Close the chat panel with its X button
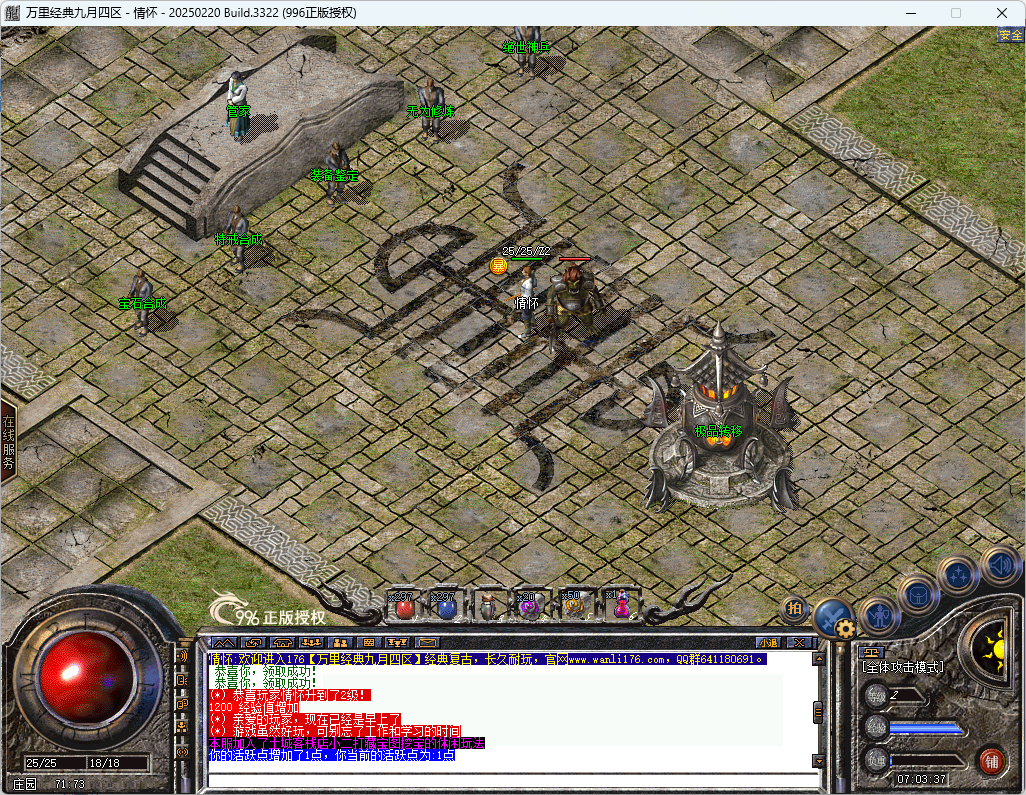Image resolution: width=1026 pixels, height=795 pixels. [798, 643]
